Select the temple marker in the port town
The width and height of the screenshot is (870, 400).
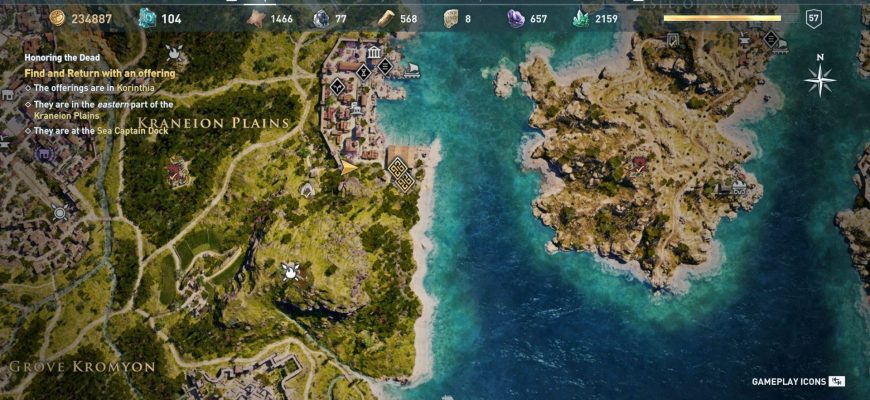[x=373, y=52]
